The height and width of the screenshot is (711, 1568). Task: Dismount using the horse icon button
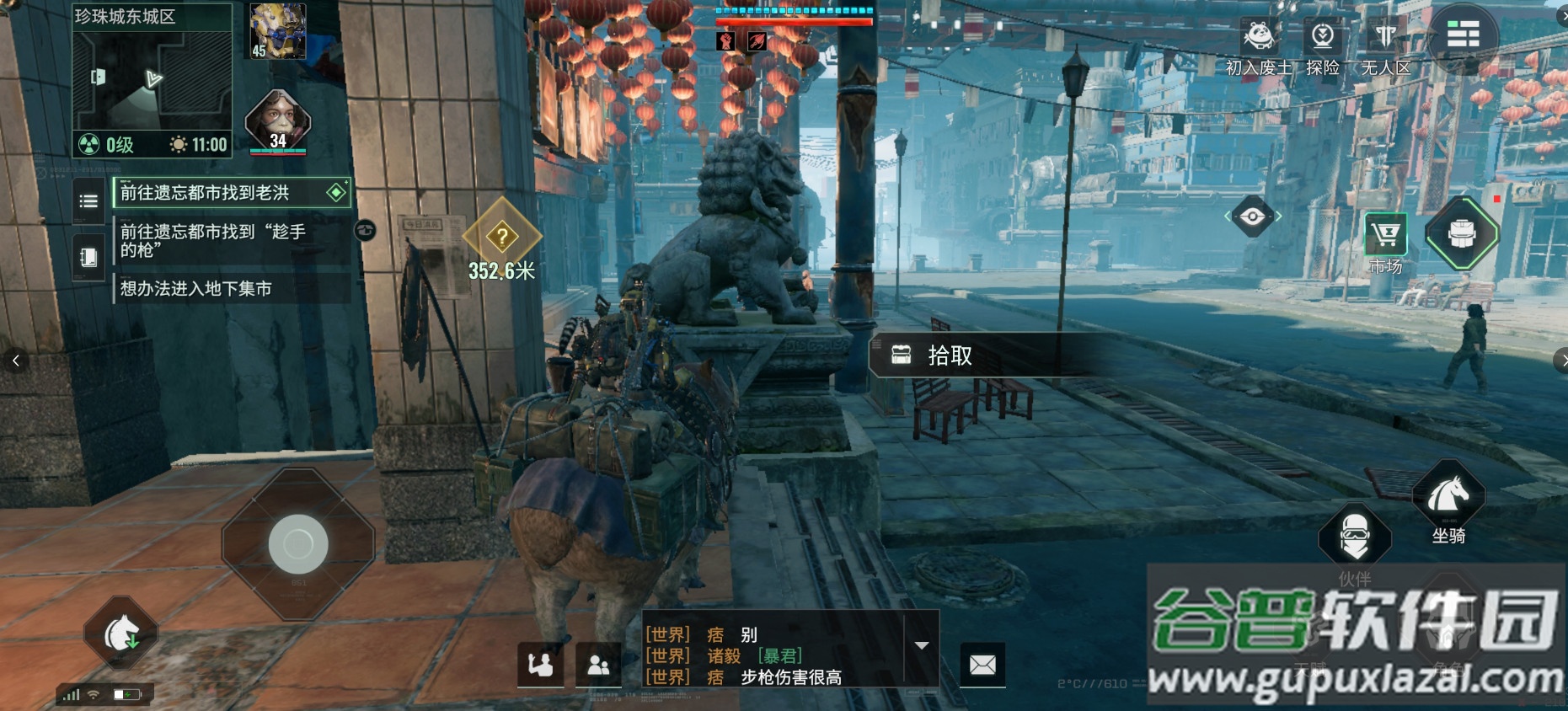[x=120, y=634]
